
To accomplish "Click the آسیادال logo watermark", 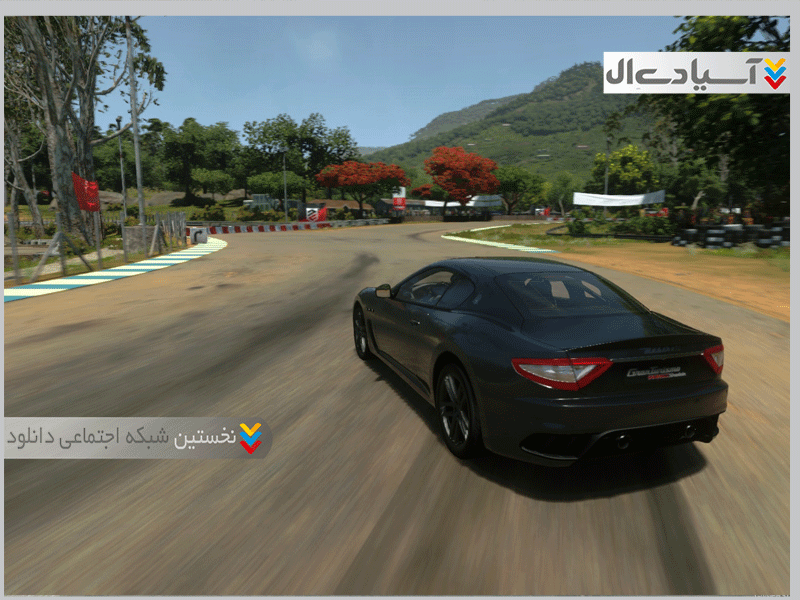I will 696,73.
